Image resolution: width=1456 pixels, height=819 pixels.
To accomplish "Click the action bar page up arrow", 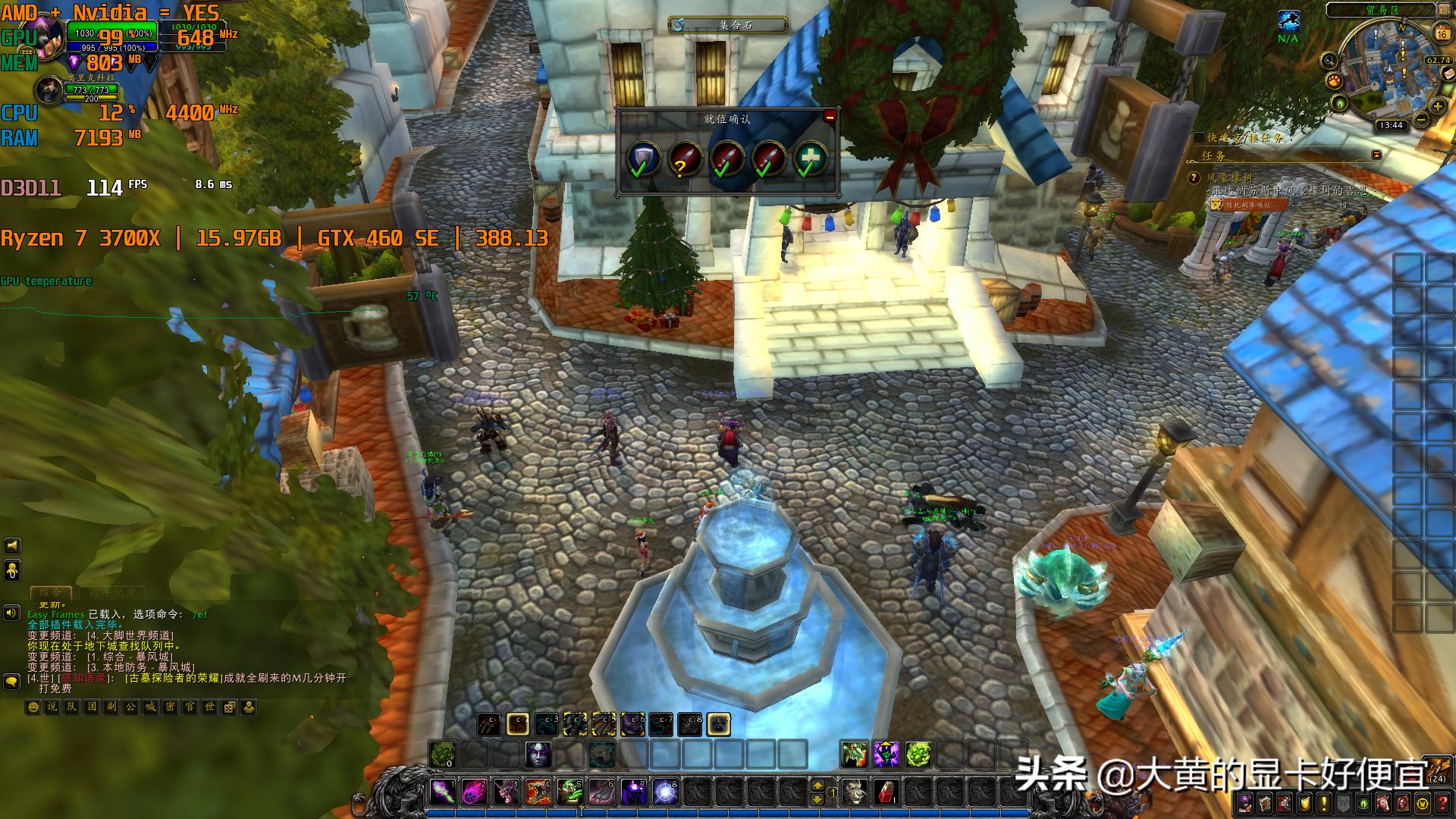I will tap(817, 785).
